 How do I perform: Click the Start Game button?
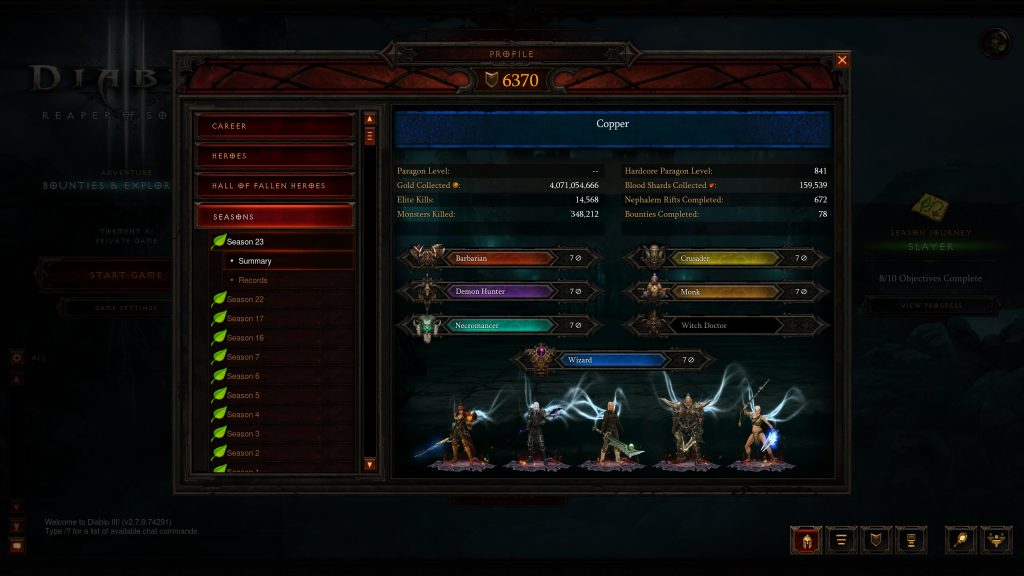[100, 275]
